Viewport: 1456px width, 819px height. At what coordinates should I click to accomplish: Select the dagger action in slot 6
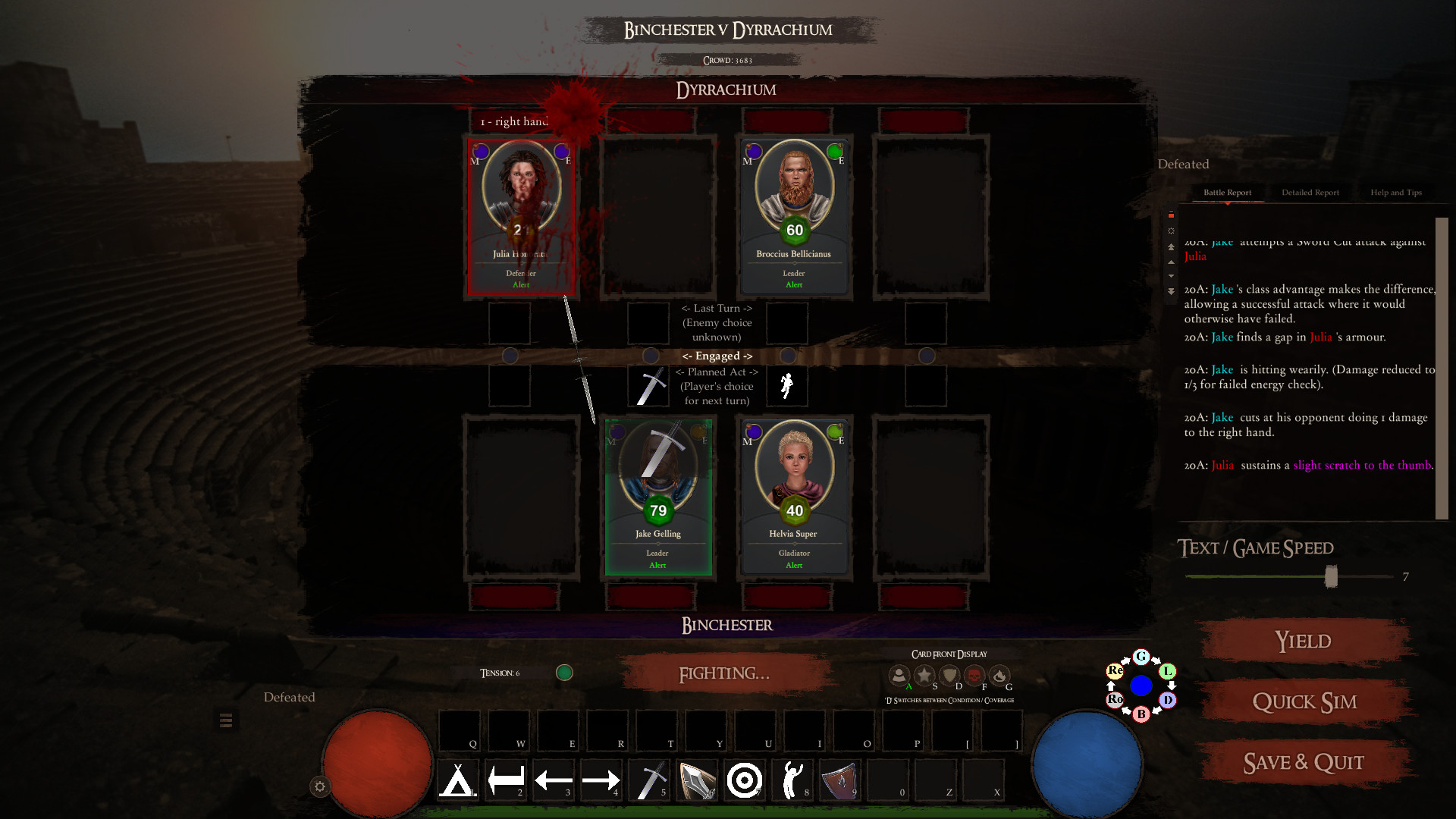[698, 780]
